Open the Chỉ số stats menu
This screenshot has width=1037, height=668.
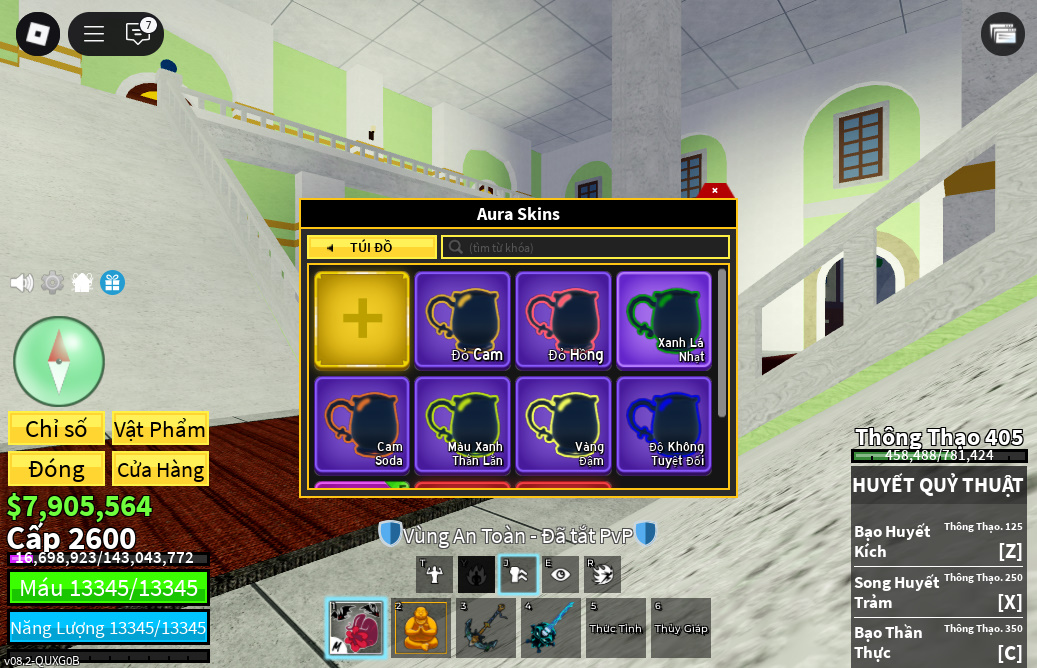(x=56, y=429)
